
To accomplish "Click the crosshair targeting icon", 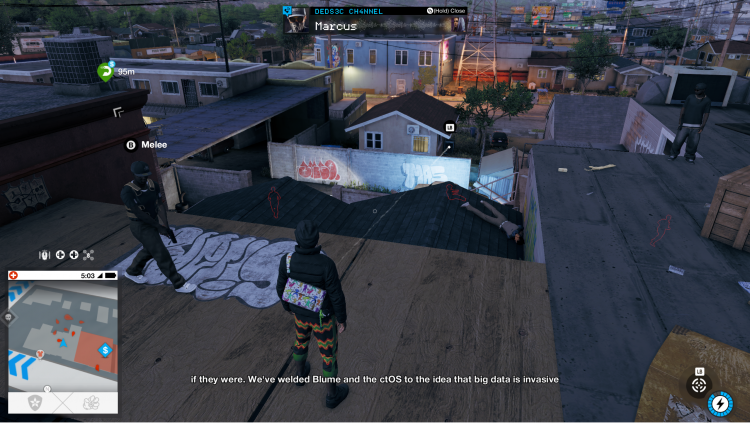I will pos(699,385).
